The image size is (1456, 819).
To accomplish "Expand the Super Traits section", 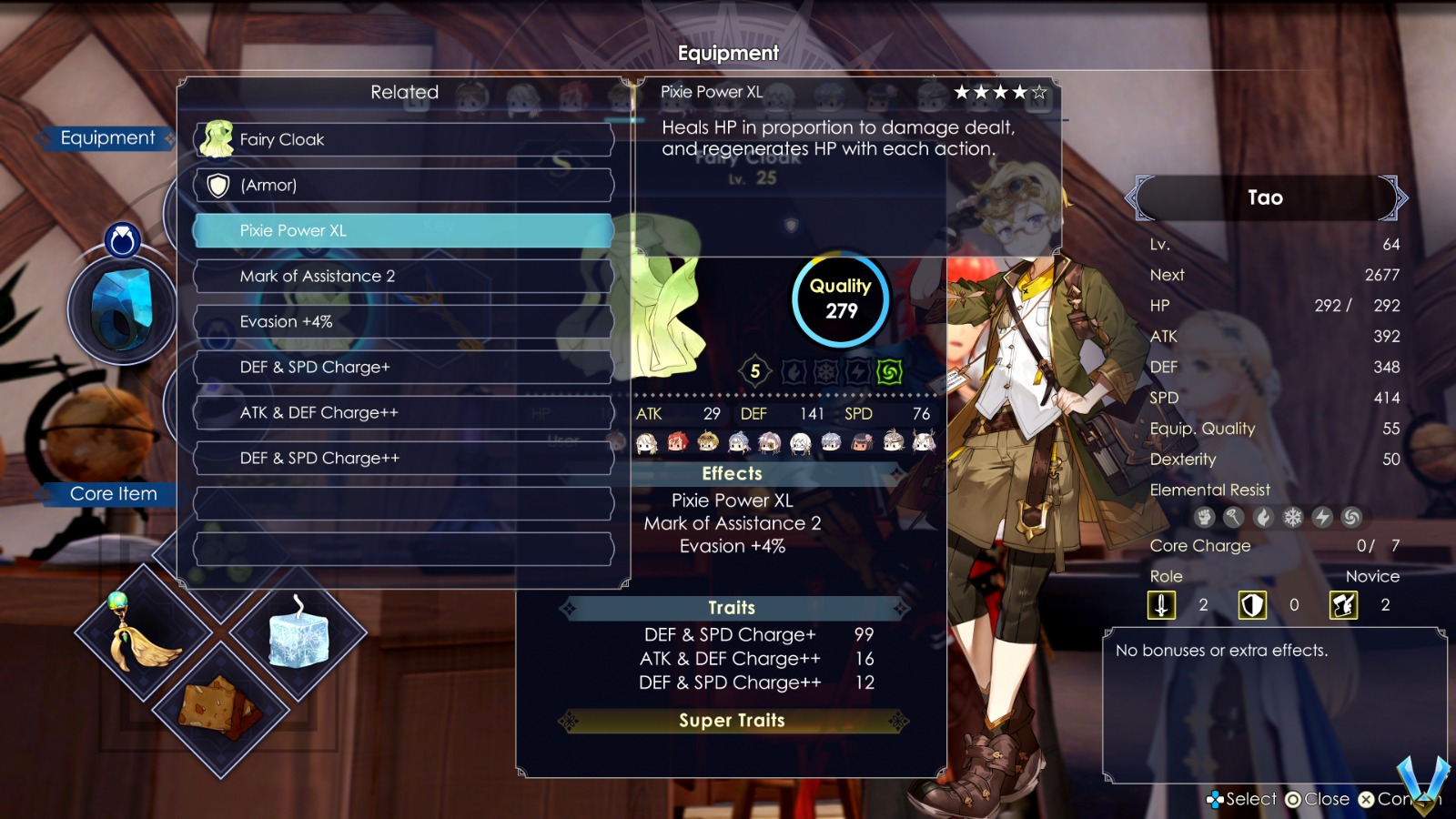I will pyautogui.click(x=731, y=721).
